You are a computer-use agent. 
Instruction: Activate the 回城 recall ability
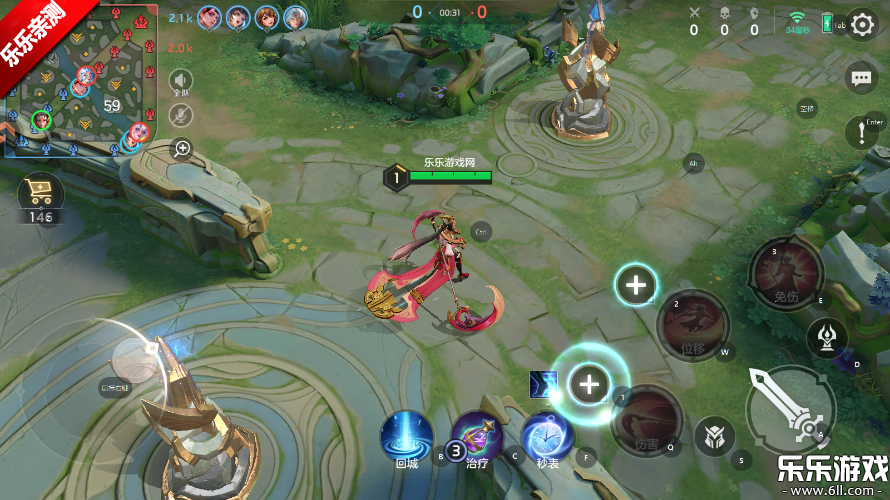click(x=406, y=437)
